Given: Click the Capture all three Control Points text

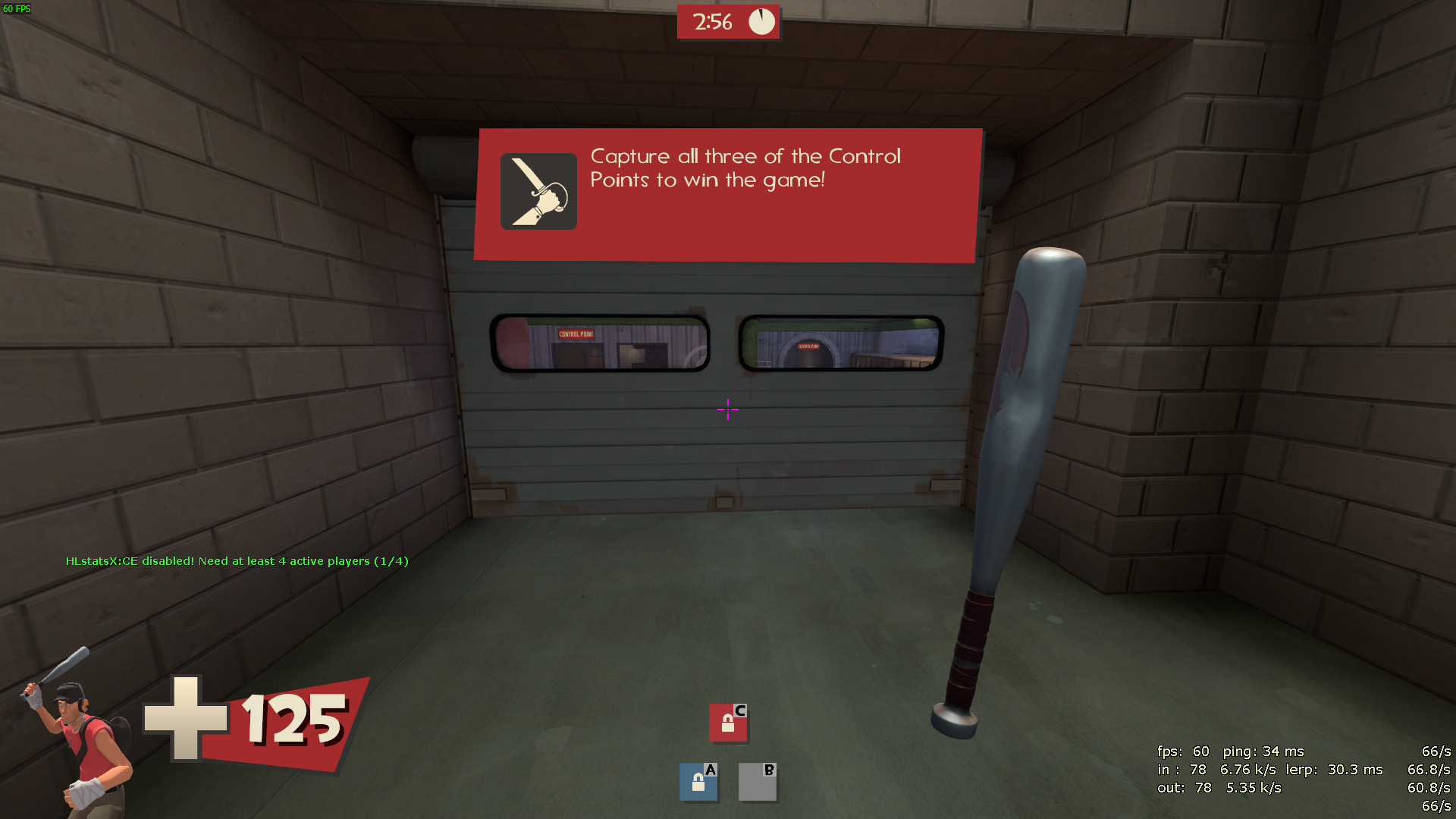Looking at the screenshot, I should click(x=745, y=168).
